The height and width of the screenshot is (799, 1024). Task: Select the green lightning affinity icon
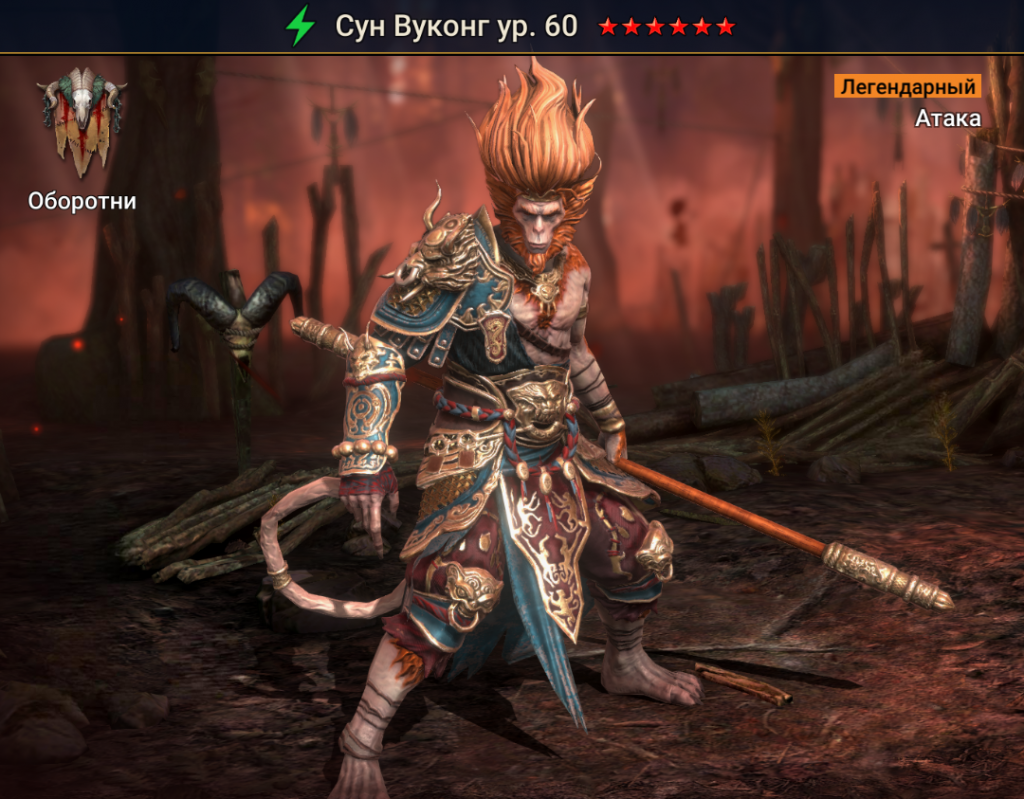click(x=299, y=26)
